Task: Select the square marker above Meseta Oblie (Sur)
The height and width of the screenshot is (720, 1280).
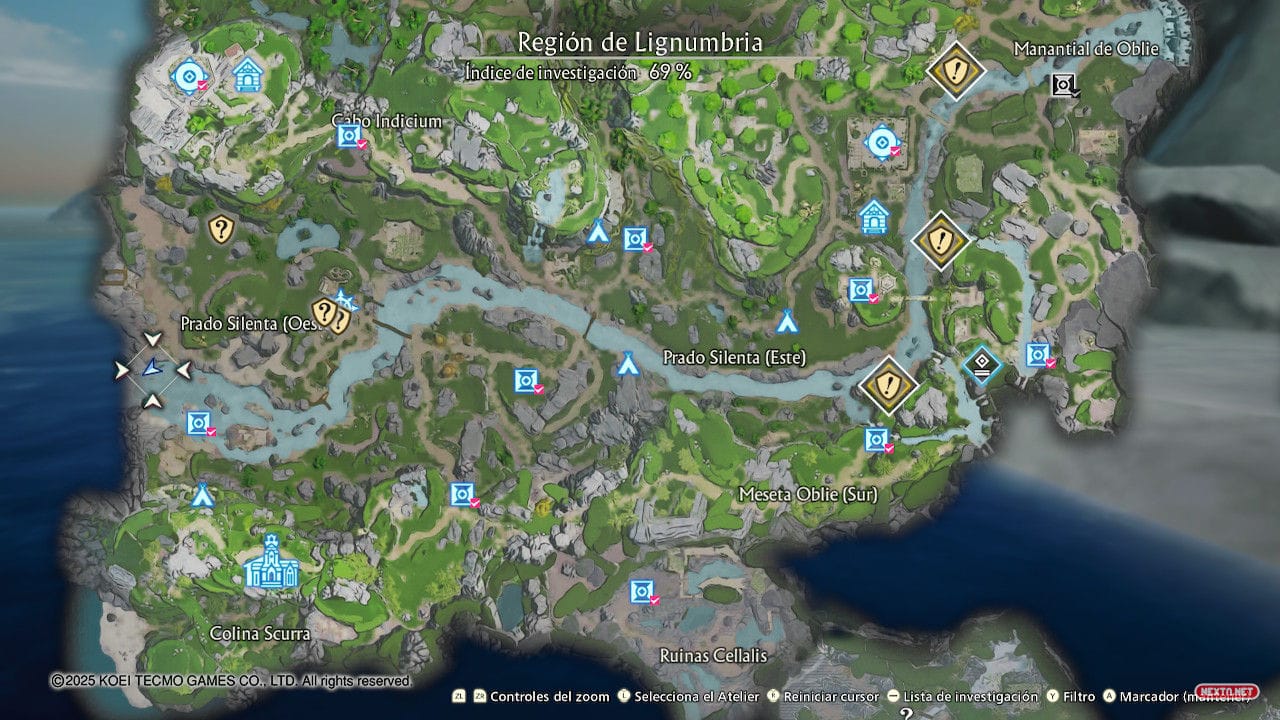Action: point(876,438)
